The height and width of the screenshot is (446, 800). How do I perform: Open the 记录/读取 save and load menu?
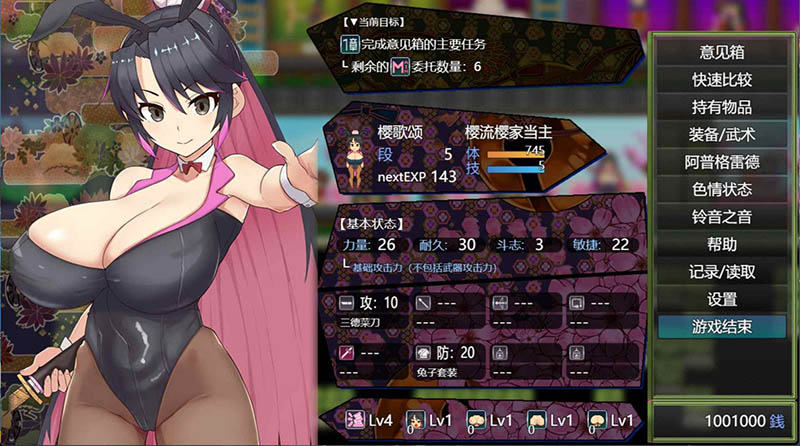pos(721,271)
